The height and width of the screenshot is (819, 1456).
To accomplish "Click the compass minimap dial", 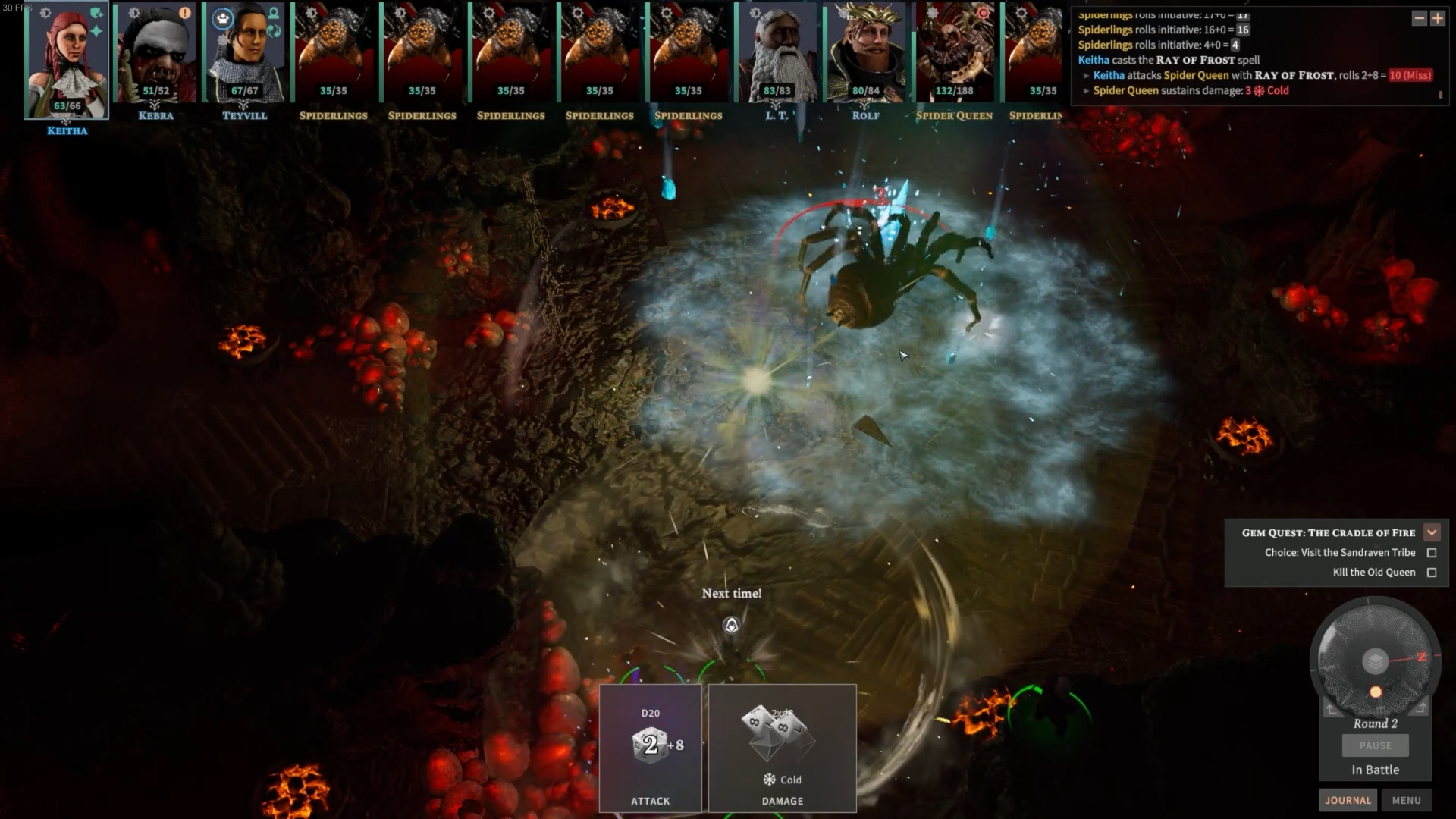I will 1375,661.
